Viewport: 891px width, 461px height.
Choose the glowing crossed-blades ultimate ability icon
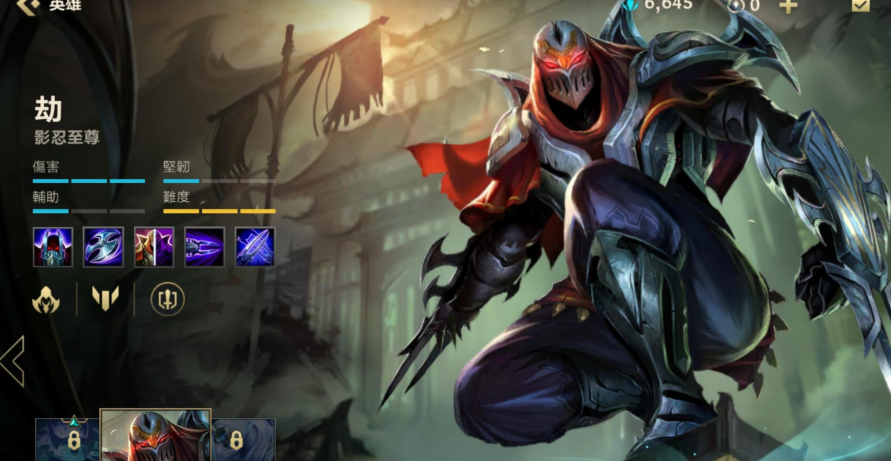(x=255, y=247)
